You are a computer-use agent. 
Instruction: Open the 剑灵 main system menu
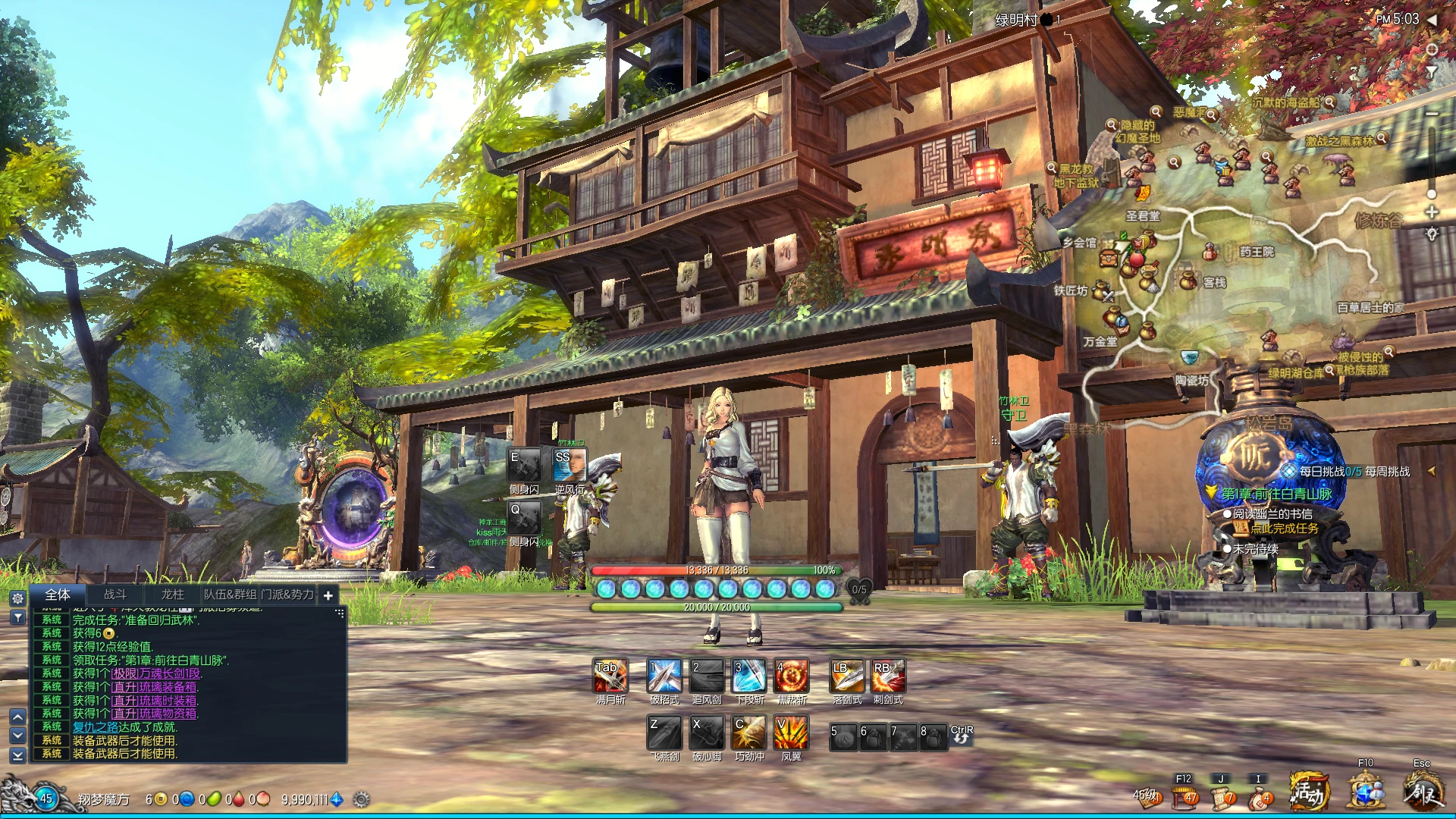1423,792
